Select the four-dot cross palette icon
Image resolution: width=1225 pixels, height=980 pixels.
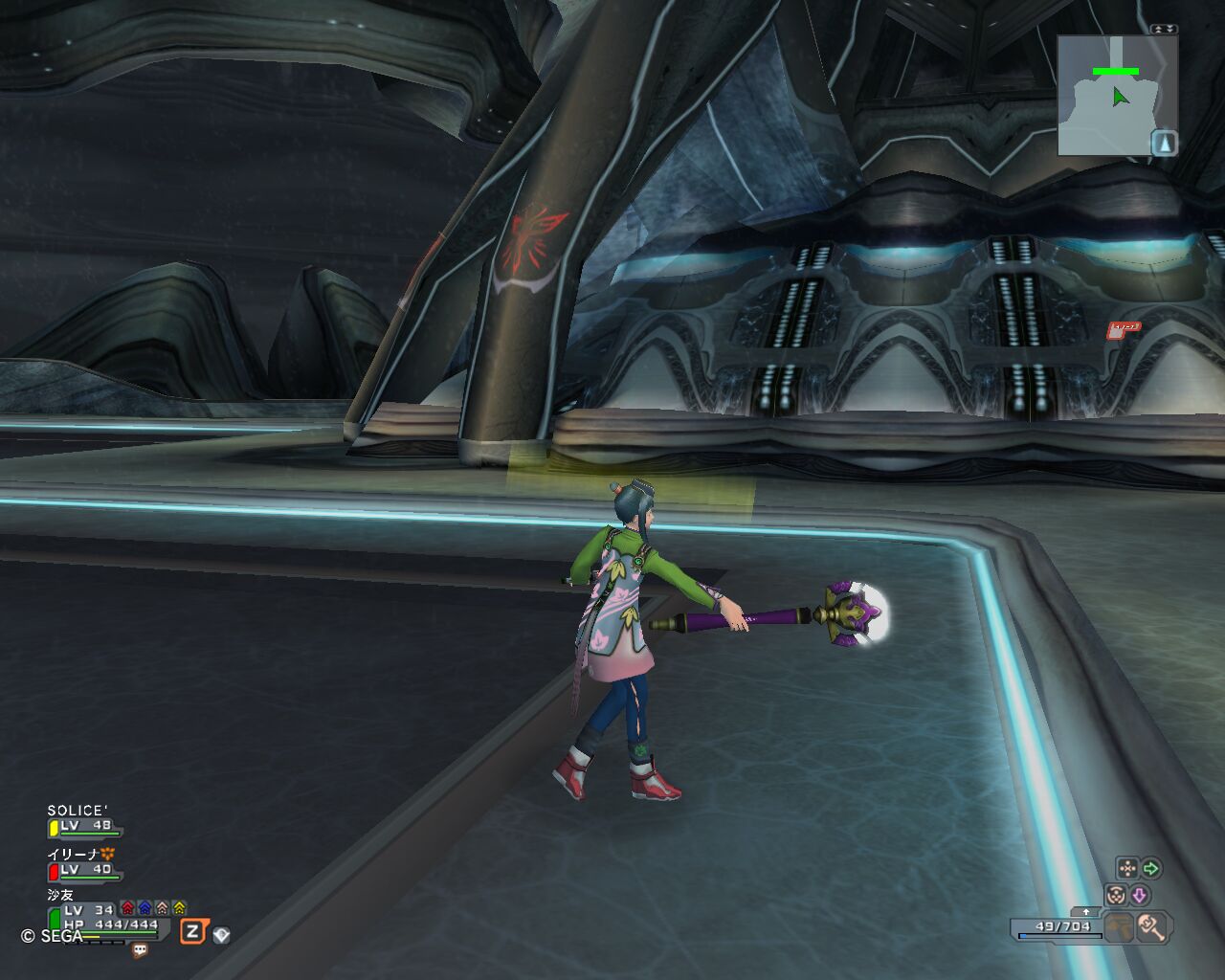1127,869
